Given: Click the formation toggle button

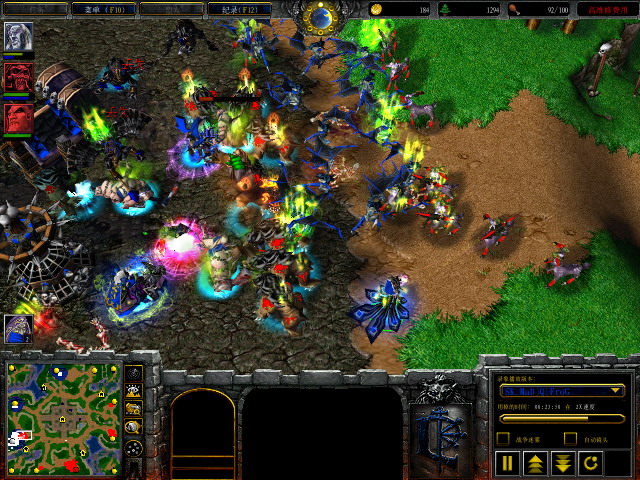Looking at the screenshot, I should coord(134,449).
